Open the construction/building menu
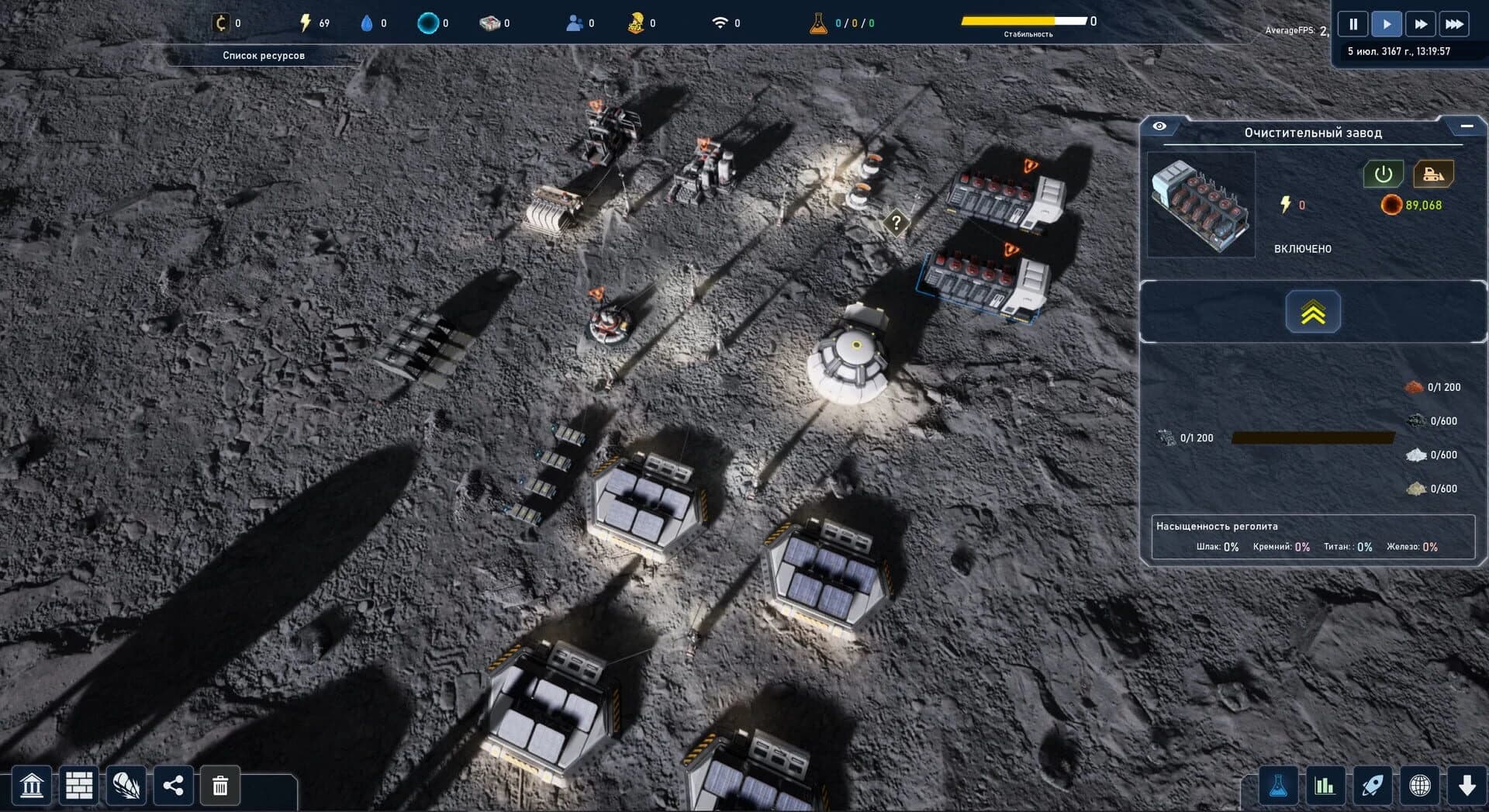The image size is (1489, 812). [79, 786]
